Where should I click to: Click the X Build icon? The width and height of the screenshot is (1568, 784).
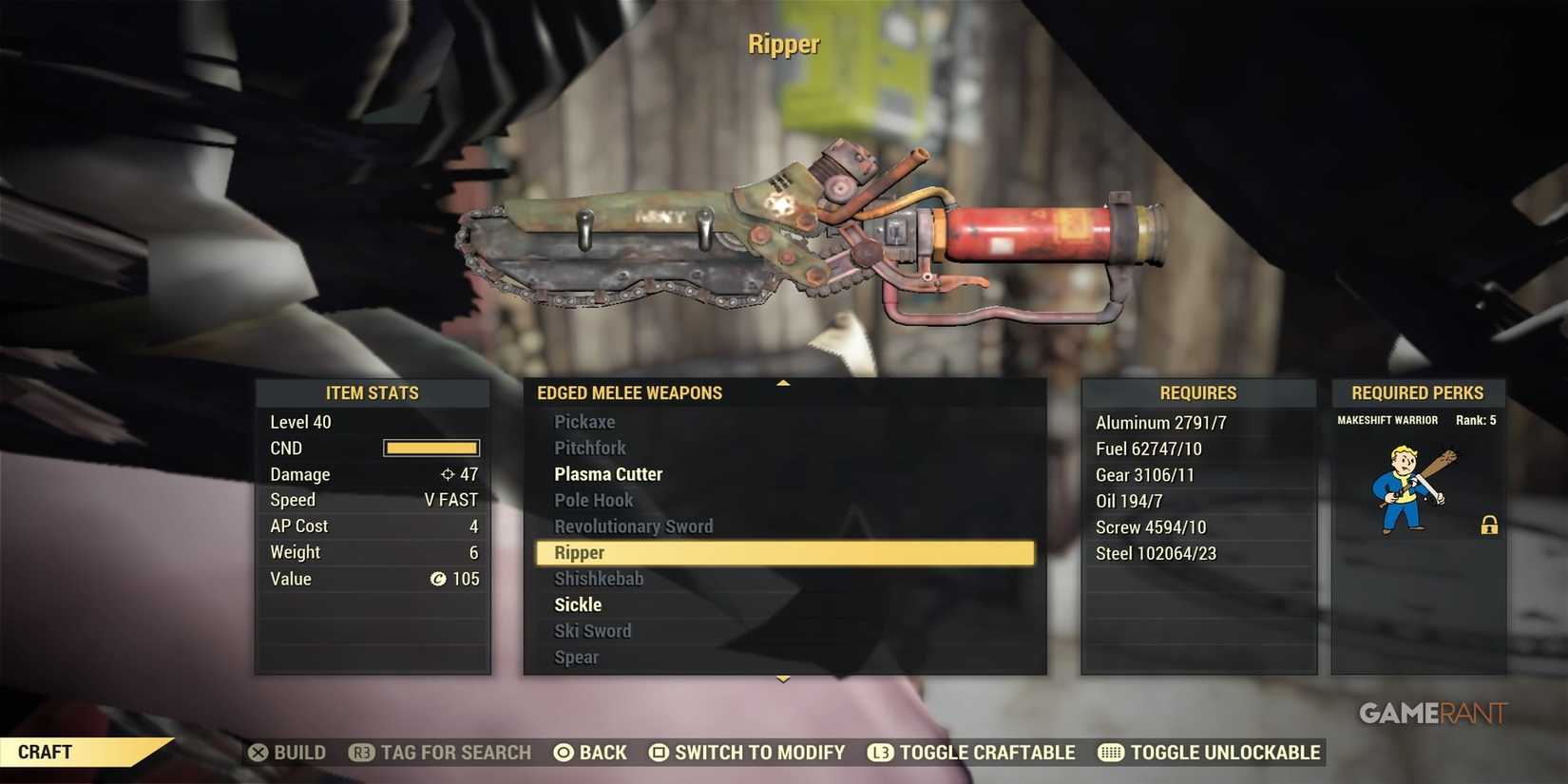click(258, 752)
